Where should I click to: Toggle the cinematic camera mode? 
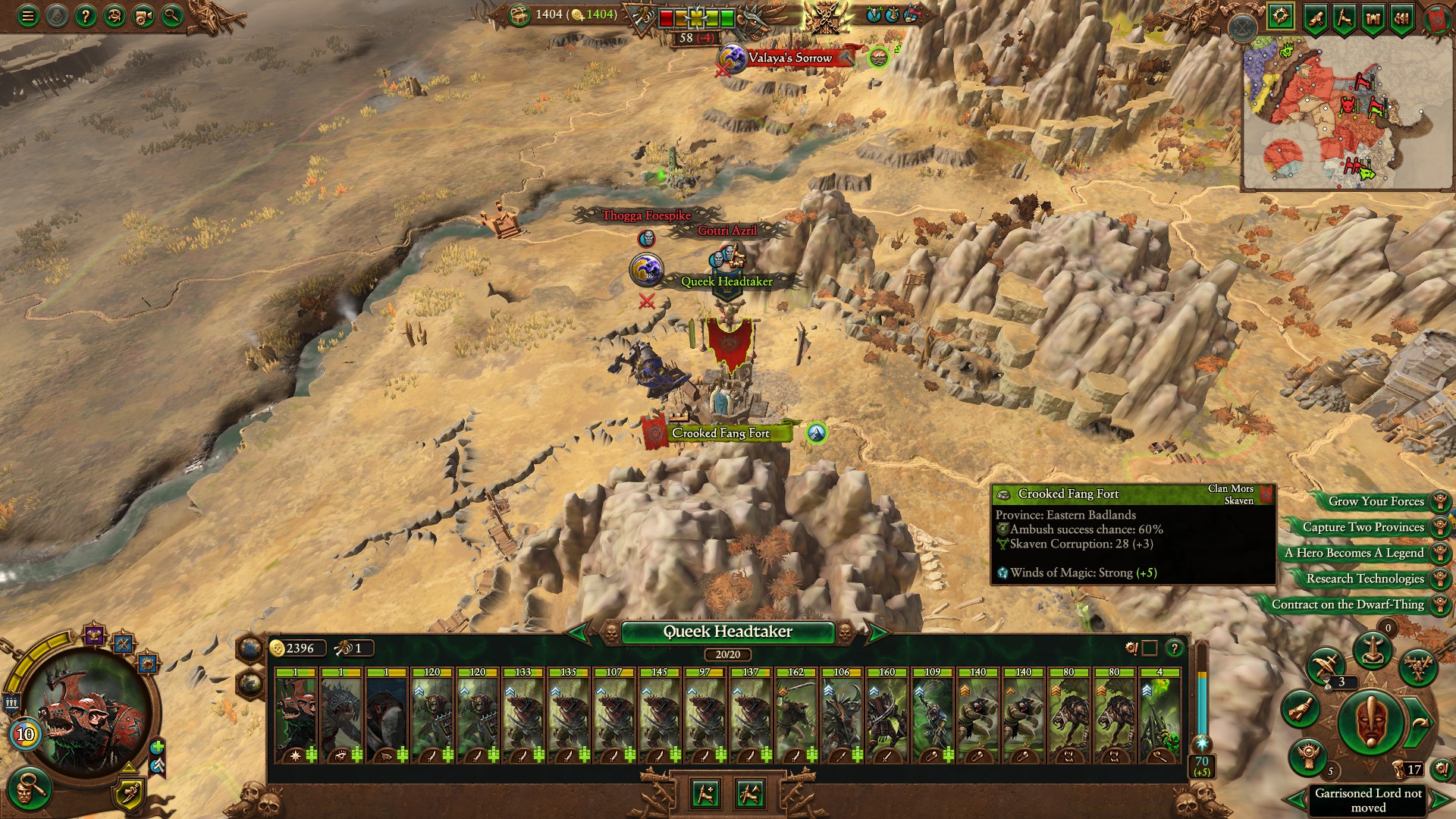point(141,14)
